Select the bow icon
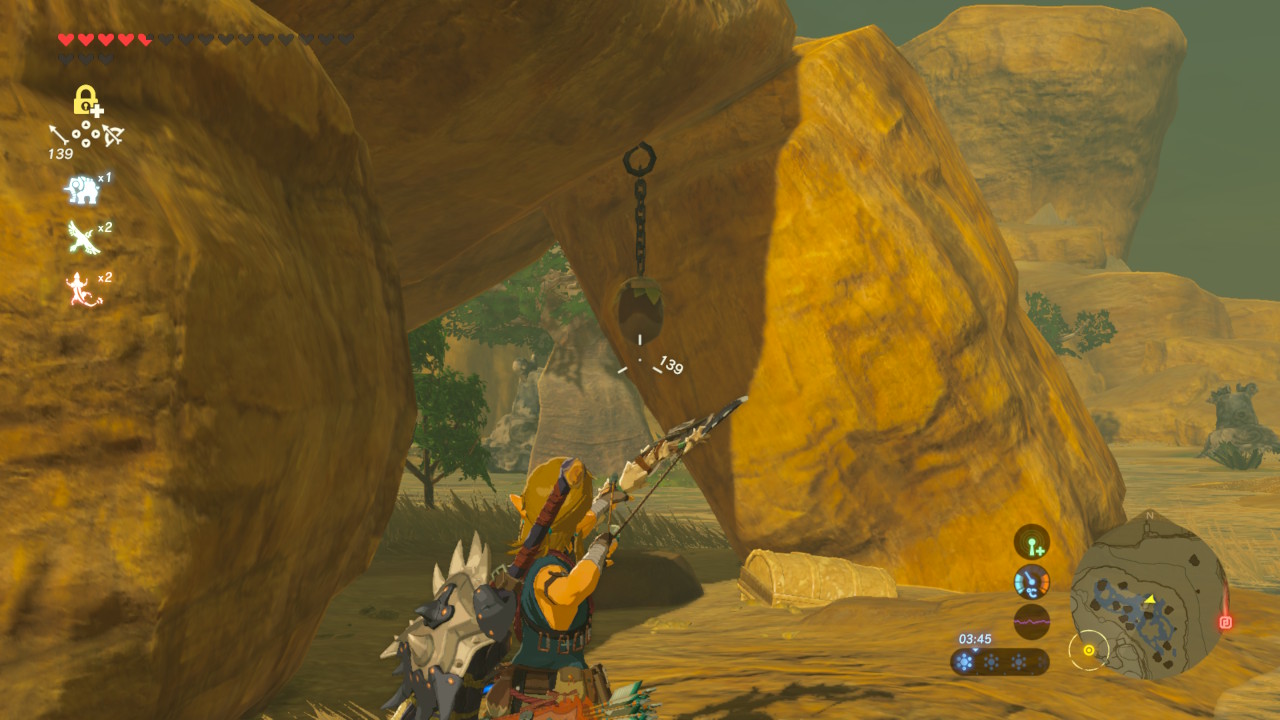1280x720 pixels. click(x=111, y=135)
